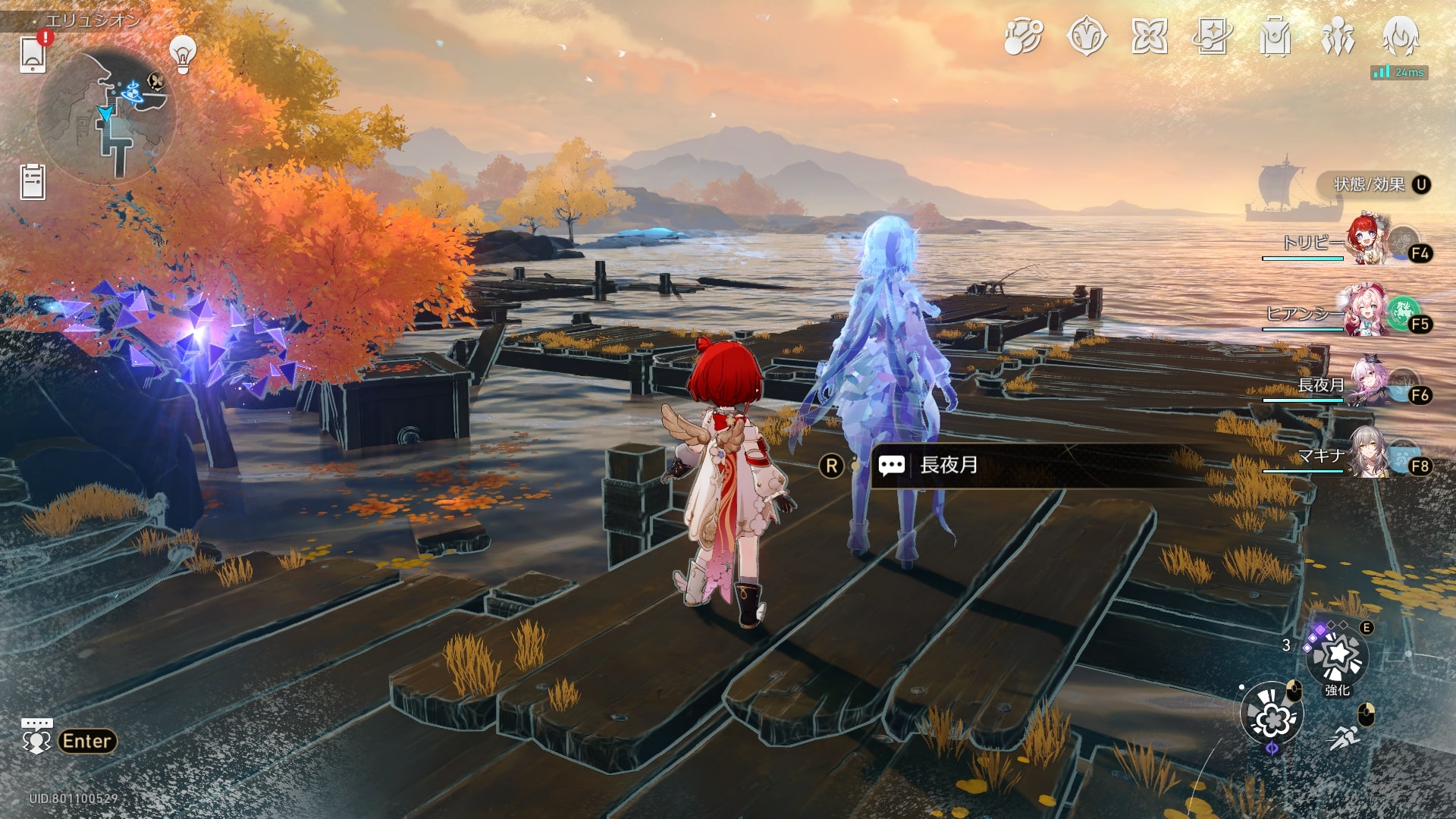Viewport: 1456px width, 819px height.
Task: Open the suitcase inventory icon
Action: (1275, 36)
